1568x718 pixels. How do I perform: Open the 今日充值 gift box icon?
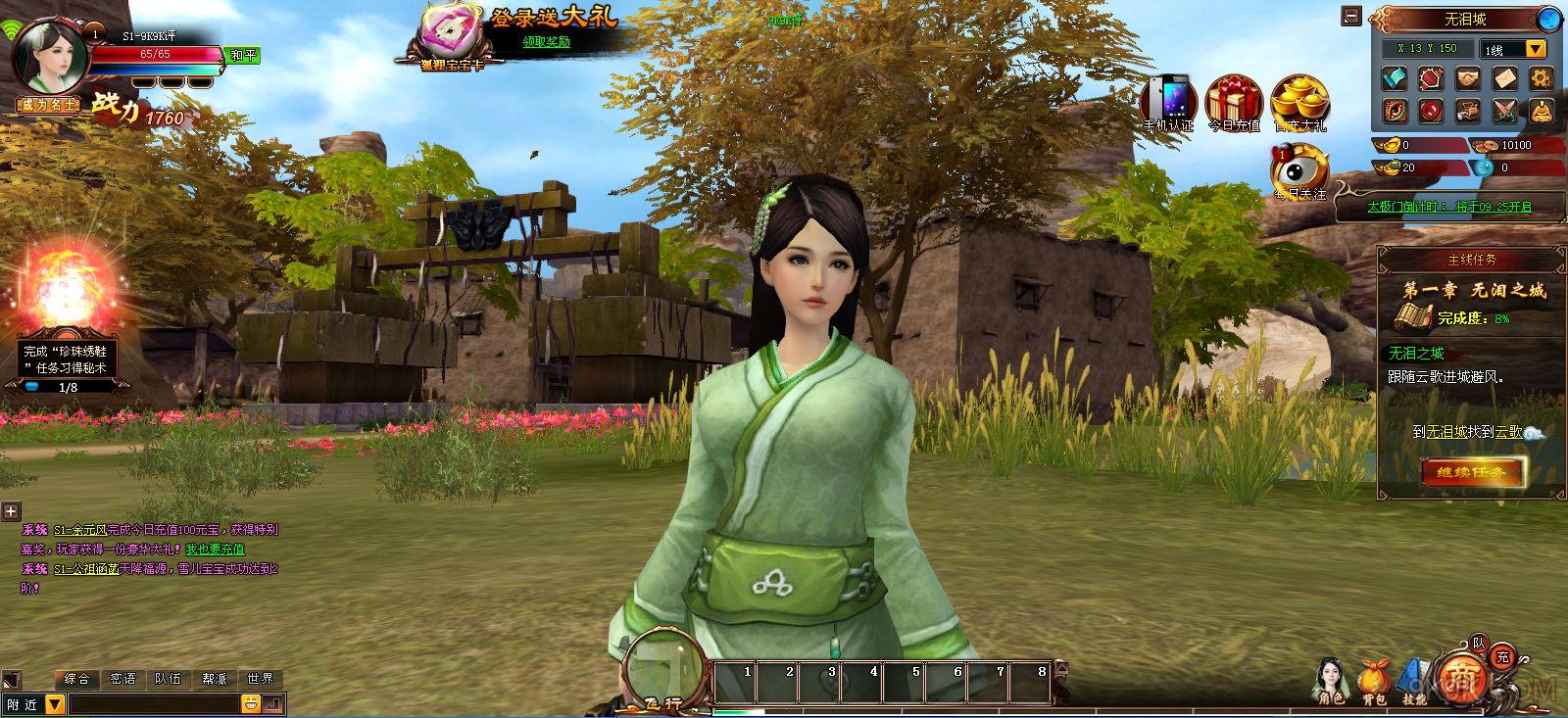tap(1234, 102)
